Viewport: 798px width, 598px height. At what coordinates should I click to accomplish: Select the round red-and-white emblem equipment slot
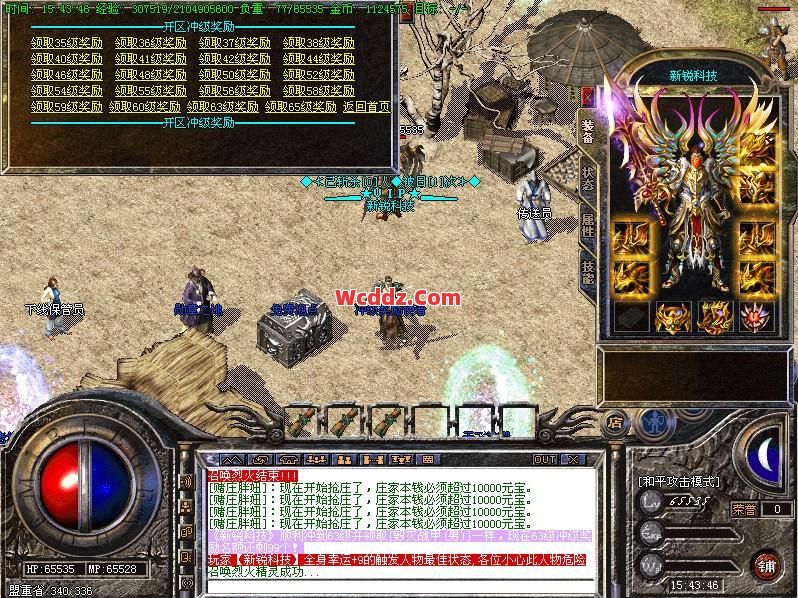click(755, 316)
